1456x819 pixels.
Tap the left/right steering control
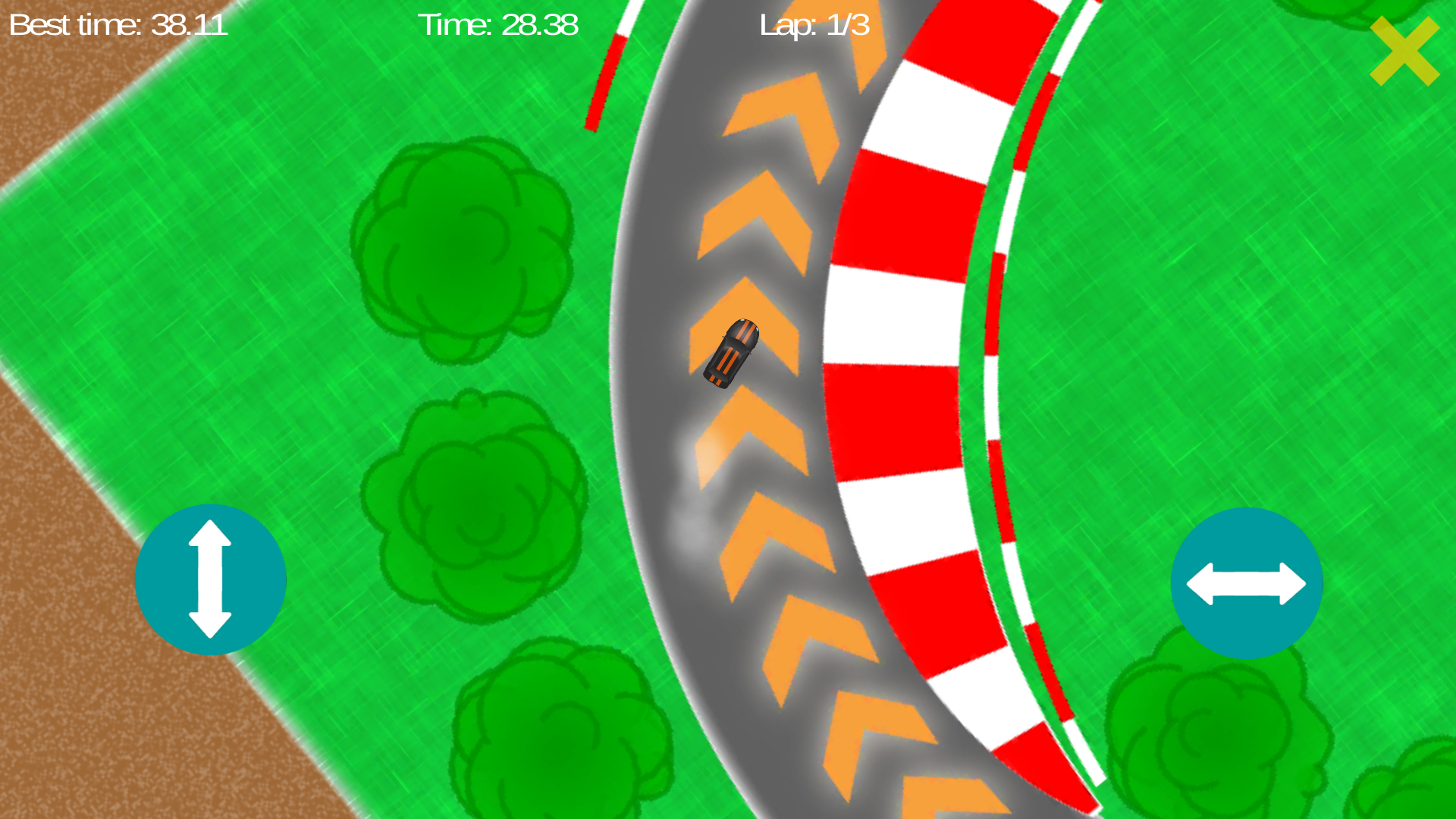[x=1246, y=582]
